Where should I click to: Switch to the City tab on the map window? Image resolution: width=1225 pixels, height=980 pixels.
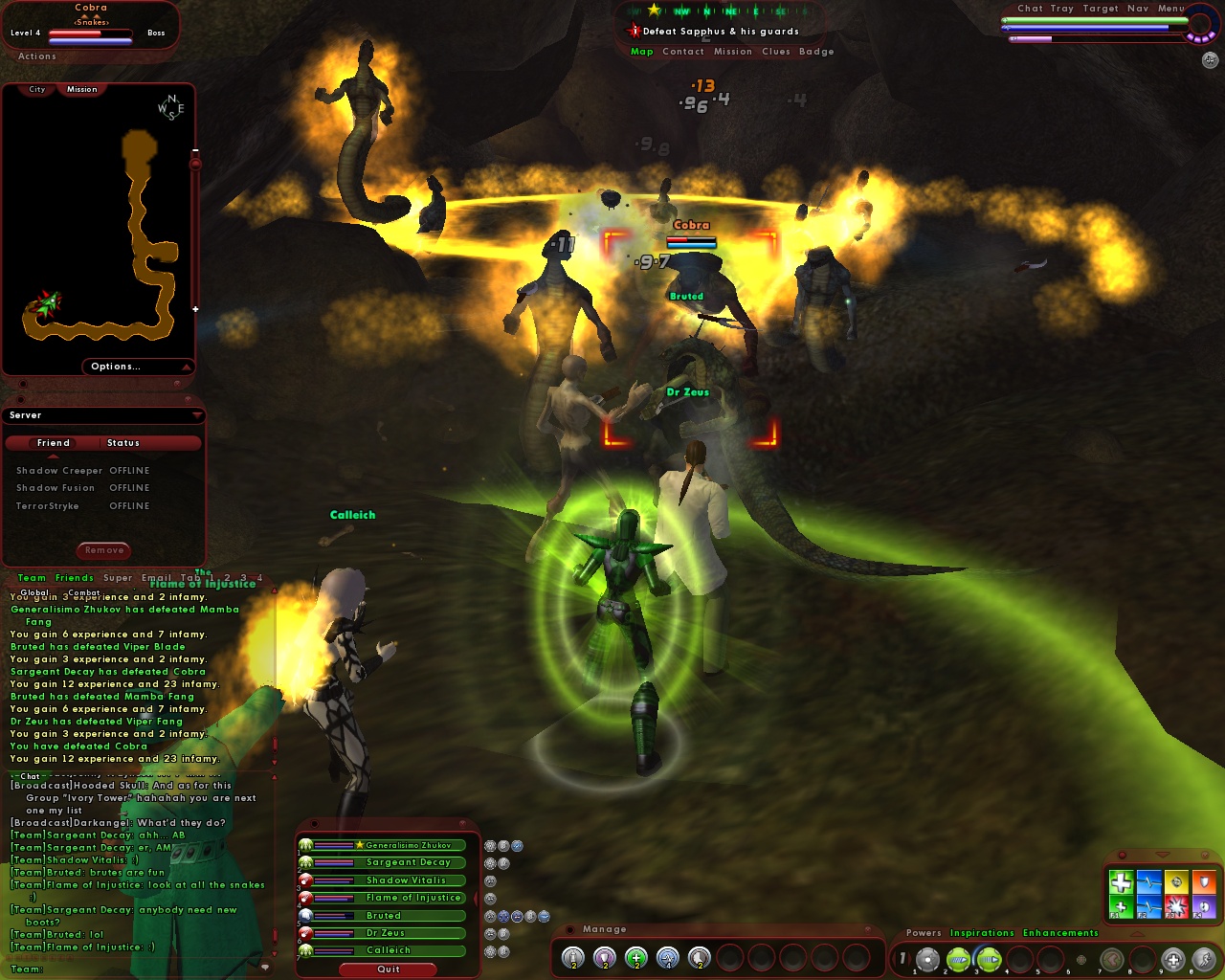tap(36, 88)
